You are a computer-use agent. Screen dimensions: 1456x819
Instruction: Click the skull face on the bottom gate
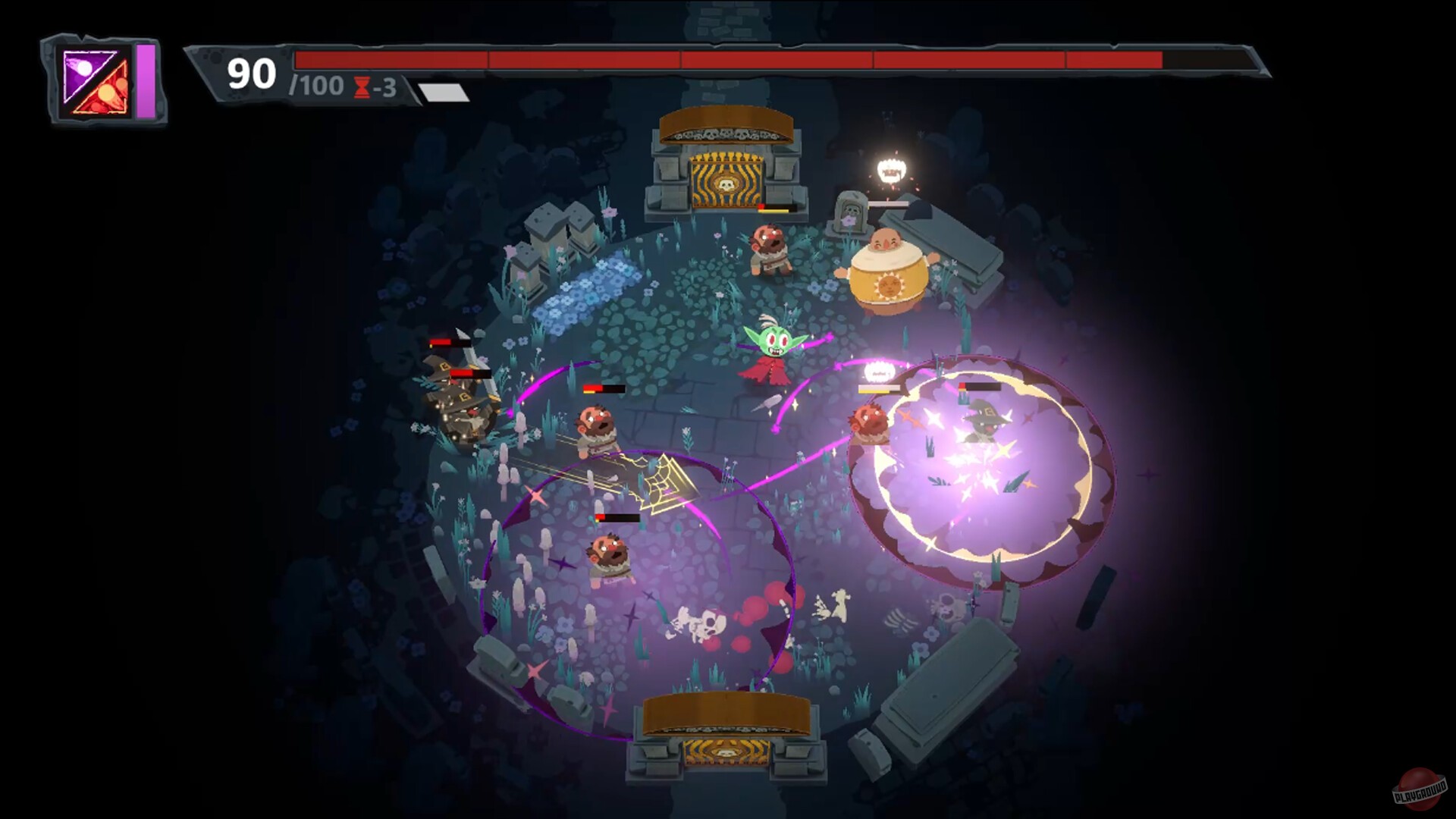point(726,751)
